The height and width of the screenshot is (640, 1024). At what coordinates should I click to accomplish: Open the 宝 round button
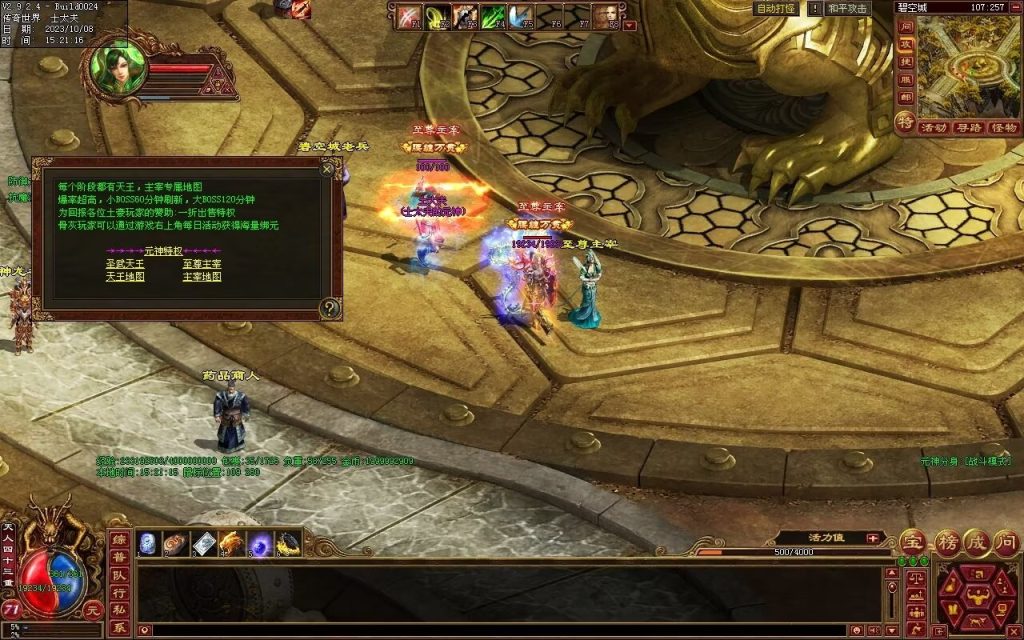pos(912,543)
